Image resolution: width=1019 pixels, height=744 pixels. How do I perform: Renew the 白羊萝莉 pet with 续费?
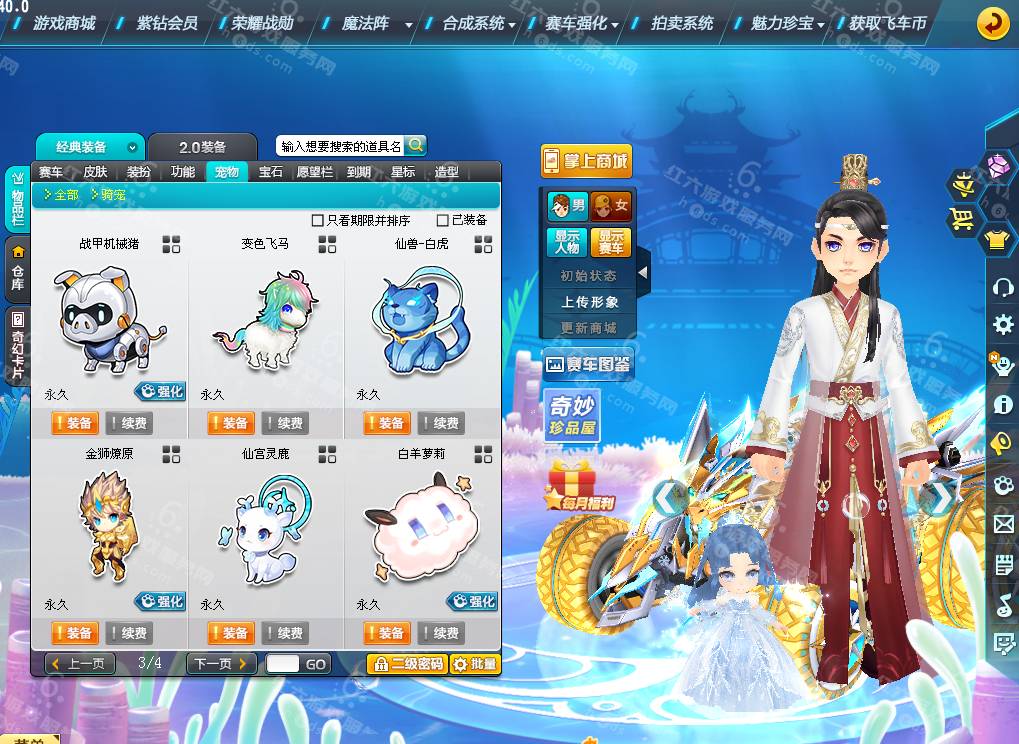coord(441,633)
